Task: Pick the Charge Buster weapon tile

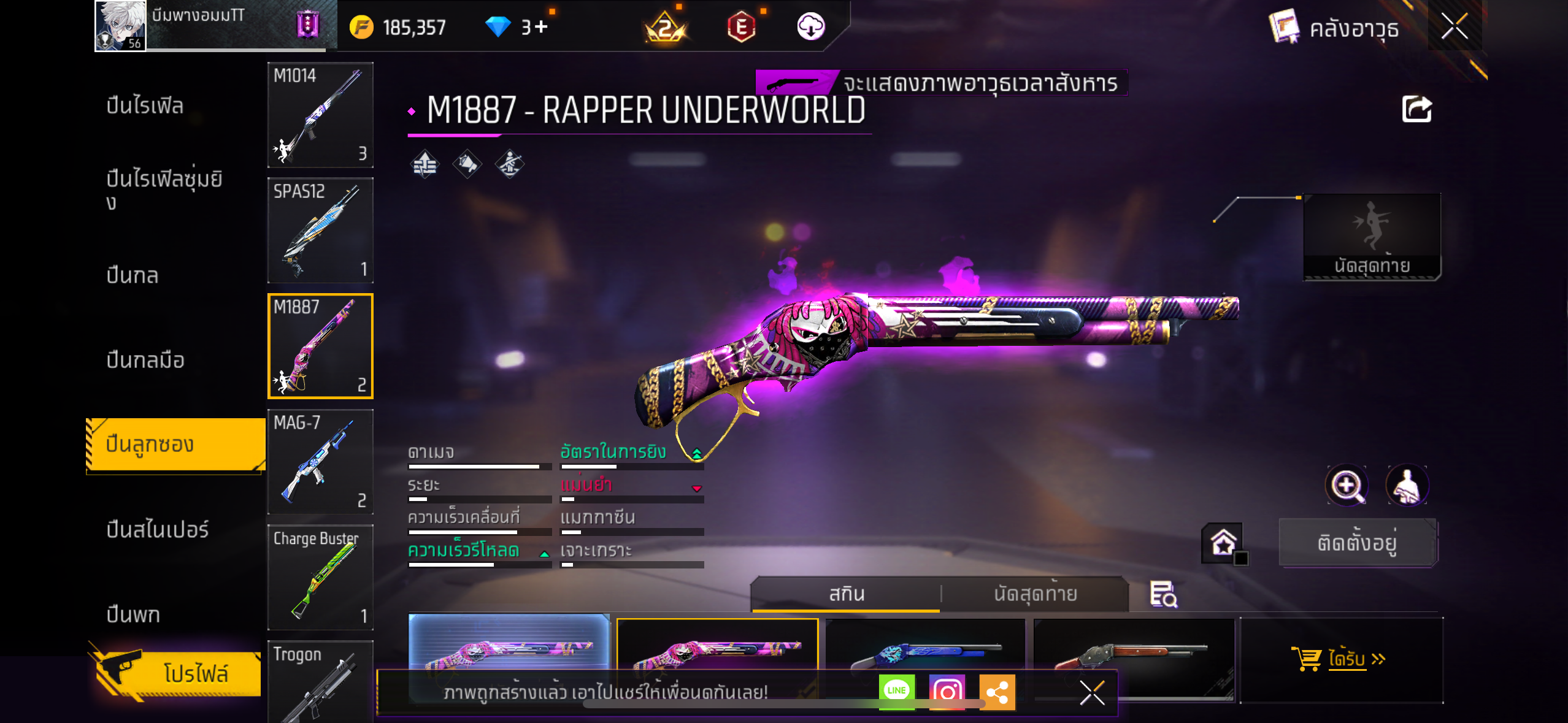Action: click(x=320, y=576)
